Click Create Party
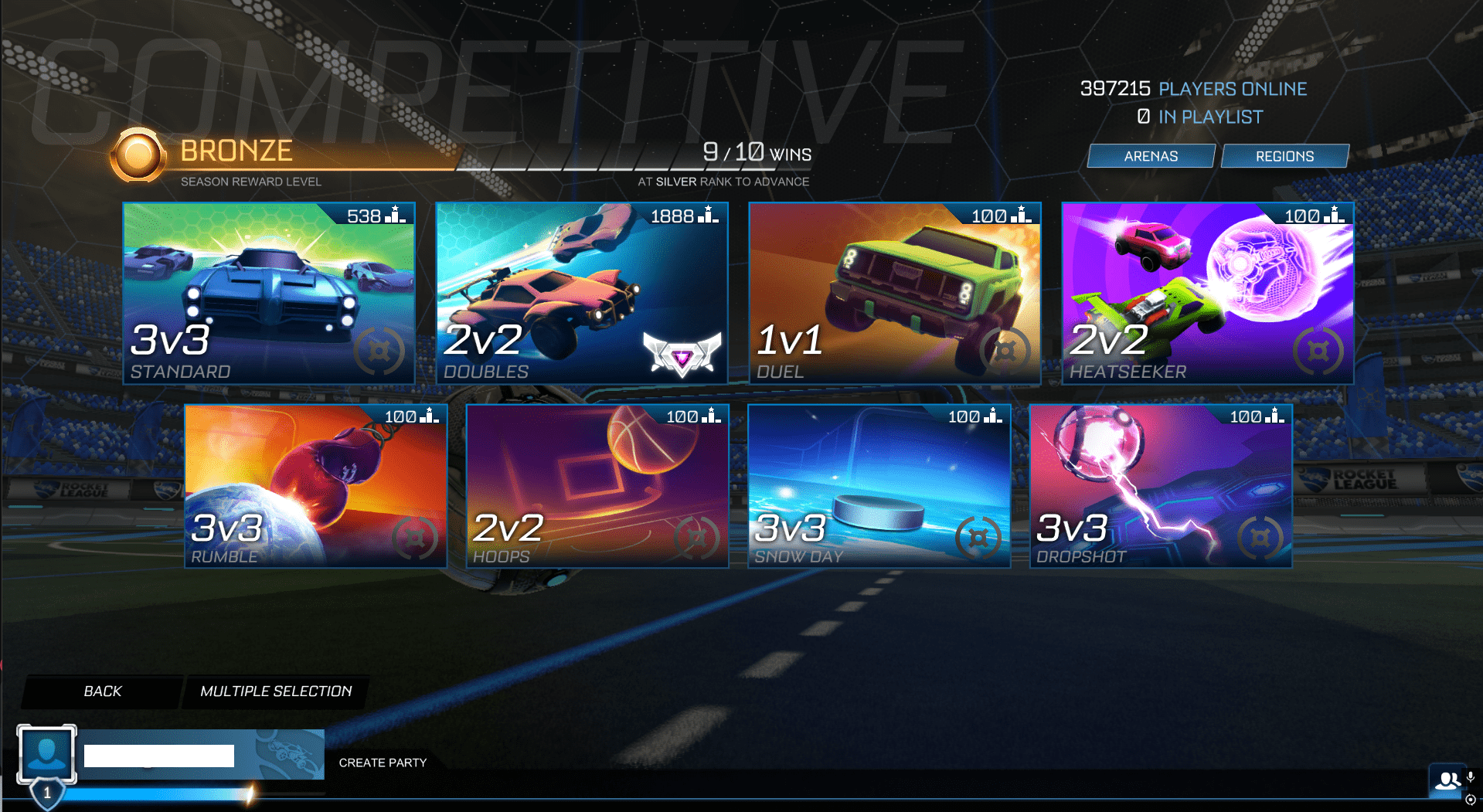Screen dimensions: 1483x812 [x=383, y=763]
